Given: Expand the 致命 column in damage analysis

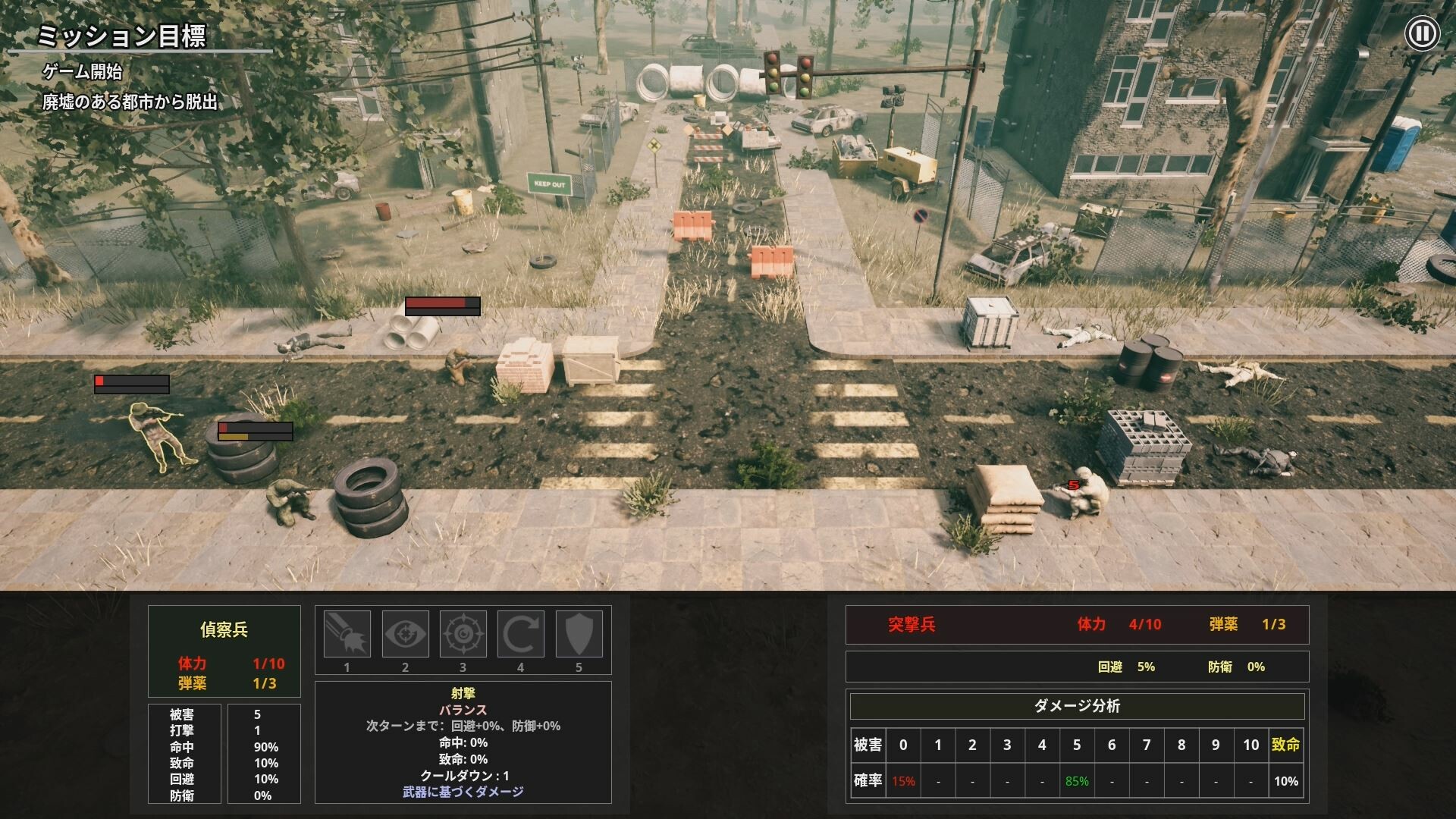Looking at the screenshot, I should (1285, 745).
